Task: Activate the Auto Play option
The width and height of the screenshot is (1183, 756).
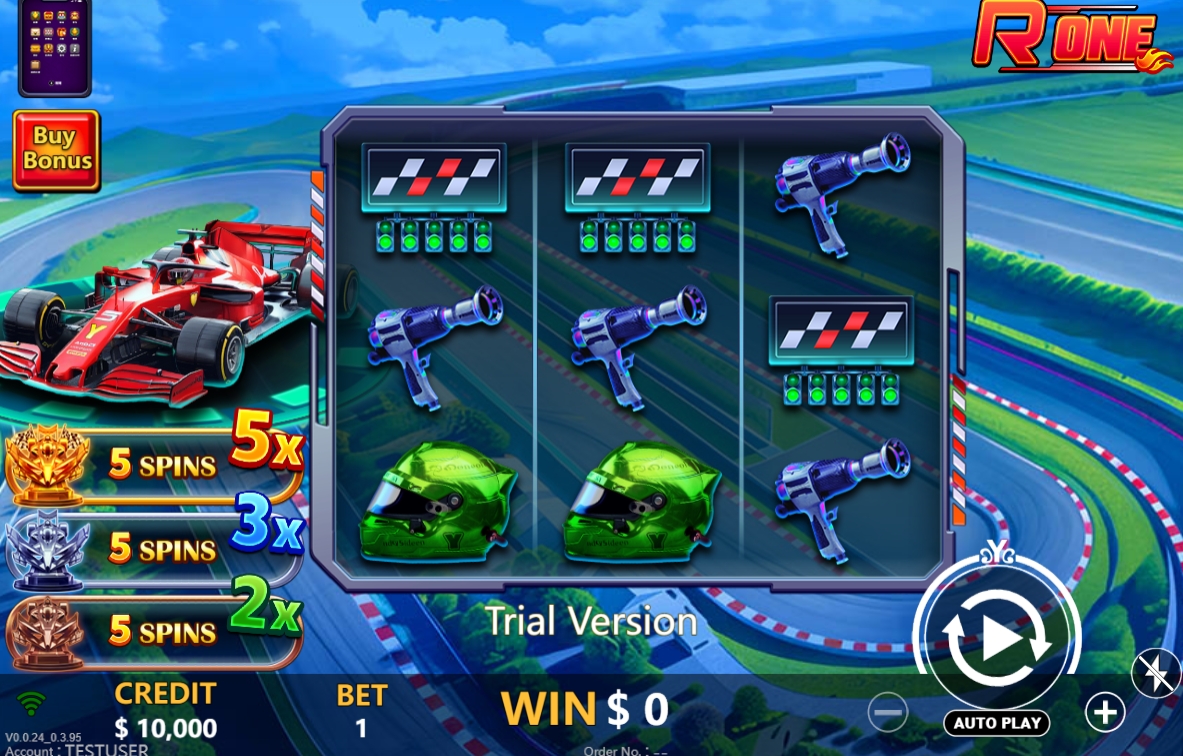Action: click(996, 723)
